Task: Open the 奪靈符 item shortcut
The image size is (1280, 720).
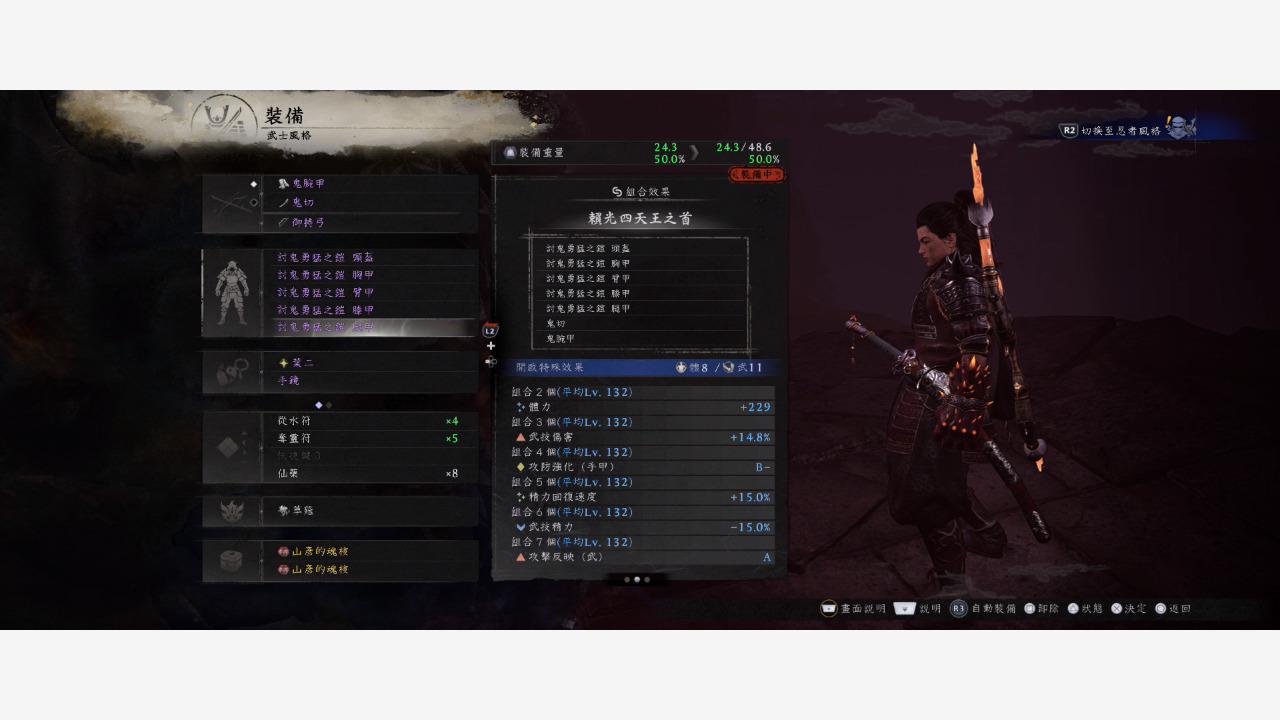Action: point(370,439)
